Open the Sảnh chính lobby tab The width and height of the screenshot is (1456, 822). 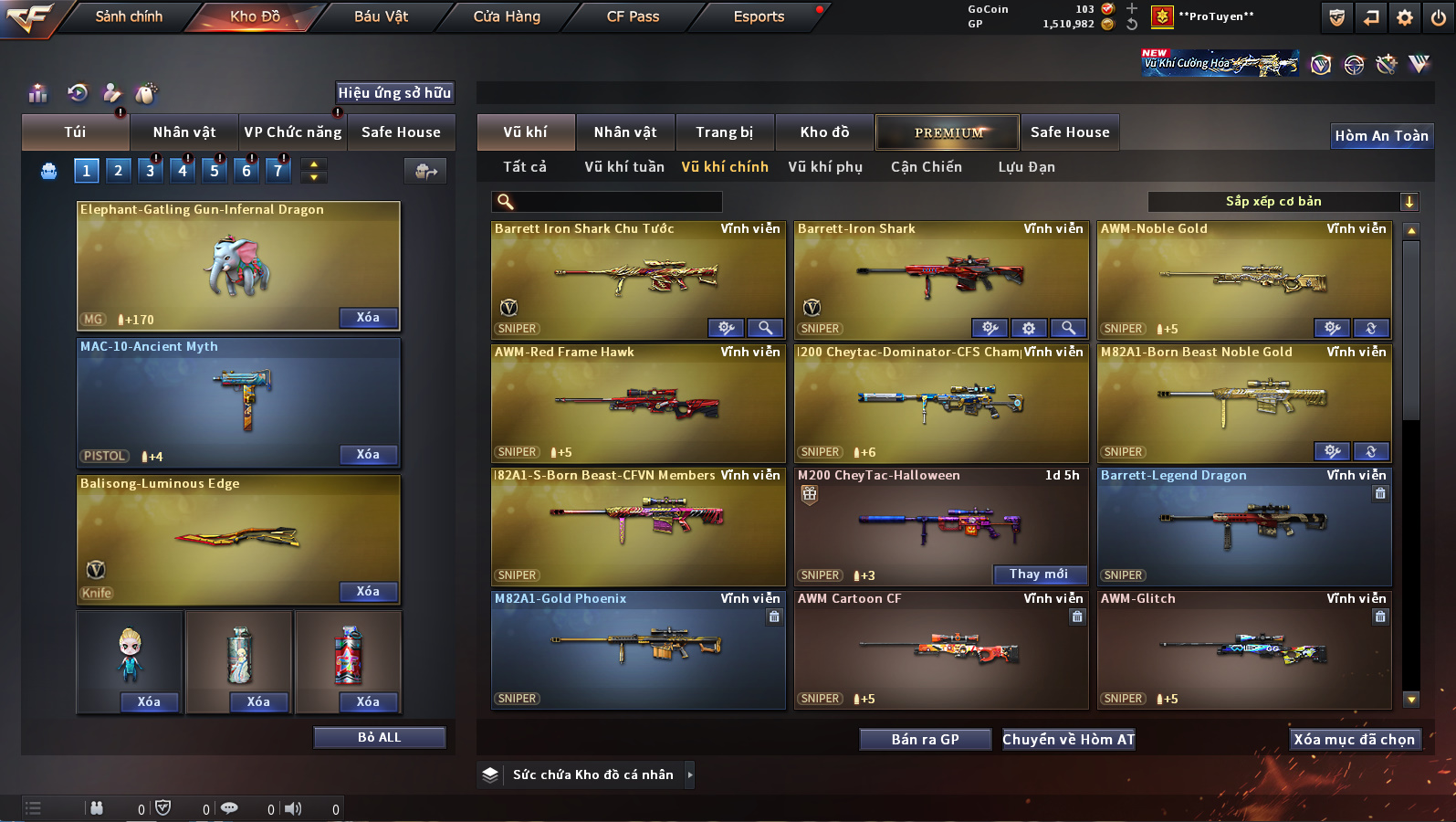point(129,16)
